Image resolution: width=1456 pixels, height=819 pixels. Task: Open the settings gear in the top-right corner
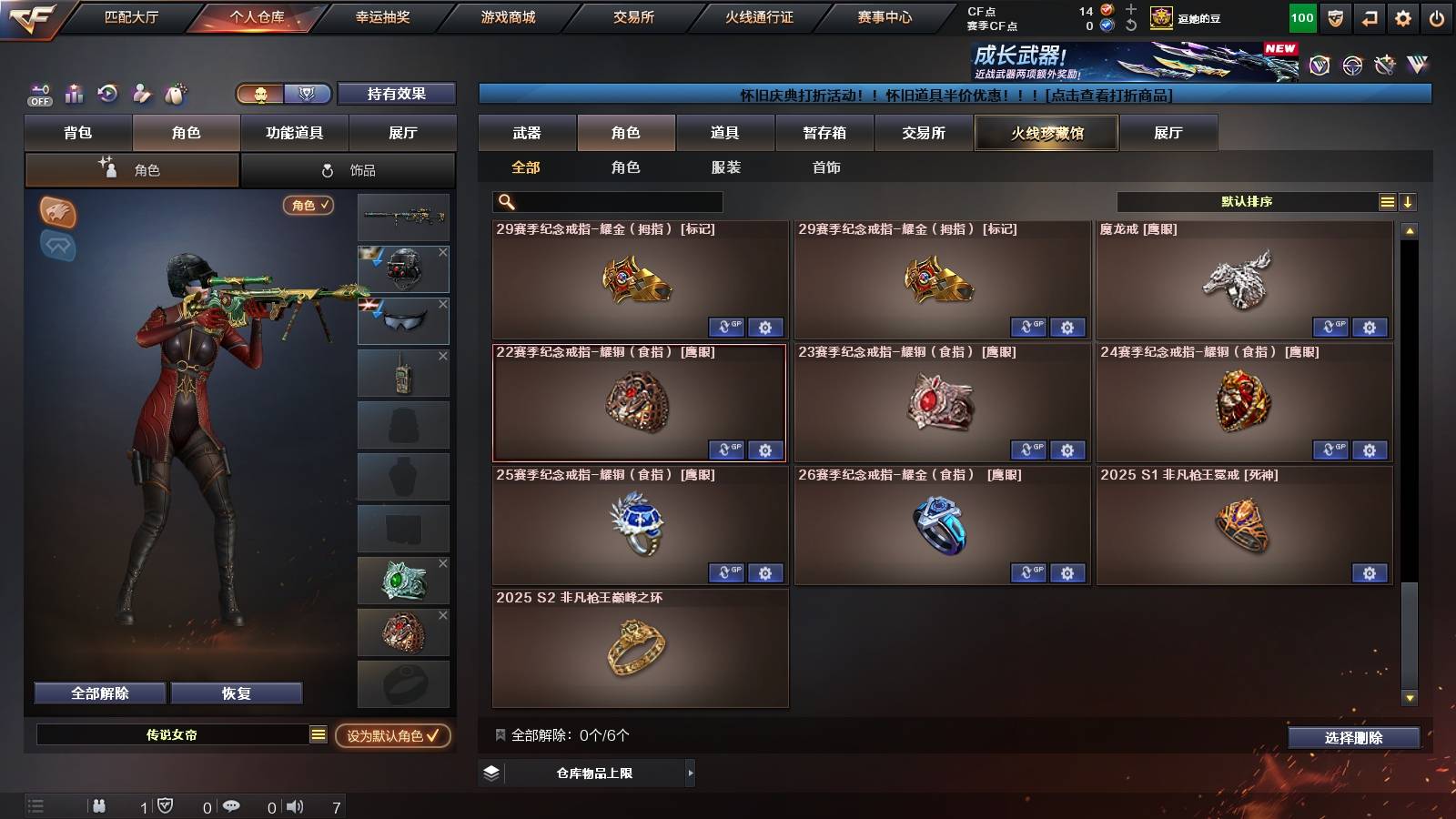tap(1404, 16)
